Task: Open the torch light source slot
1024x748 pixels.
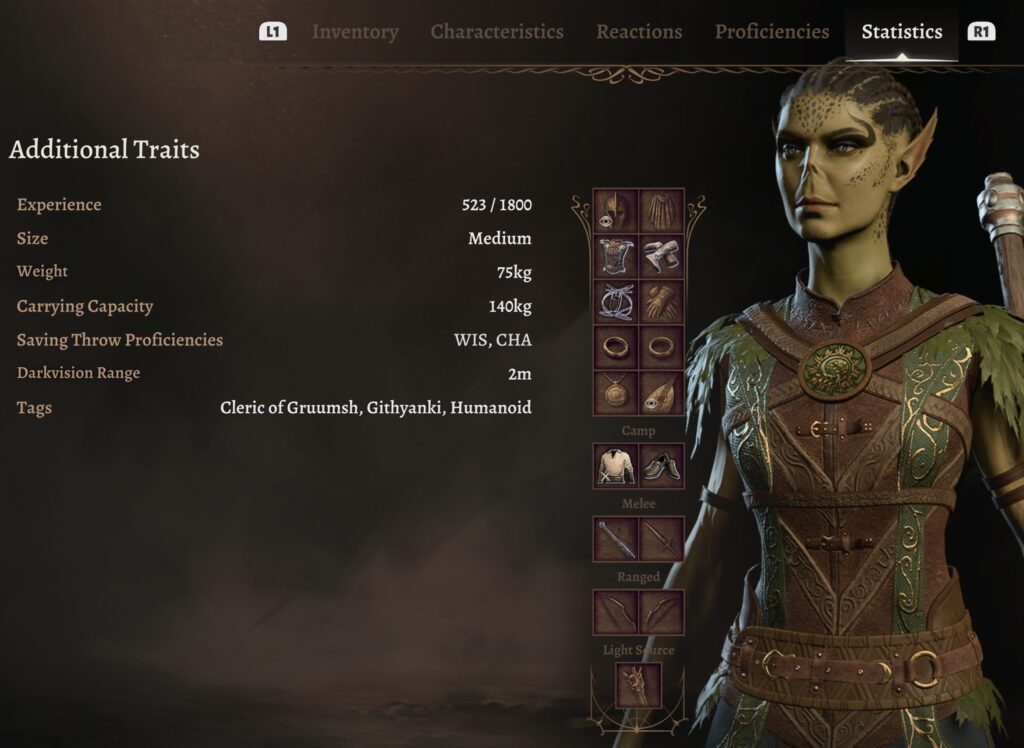Action: 638,686
